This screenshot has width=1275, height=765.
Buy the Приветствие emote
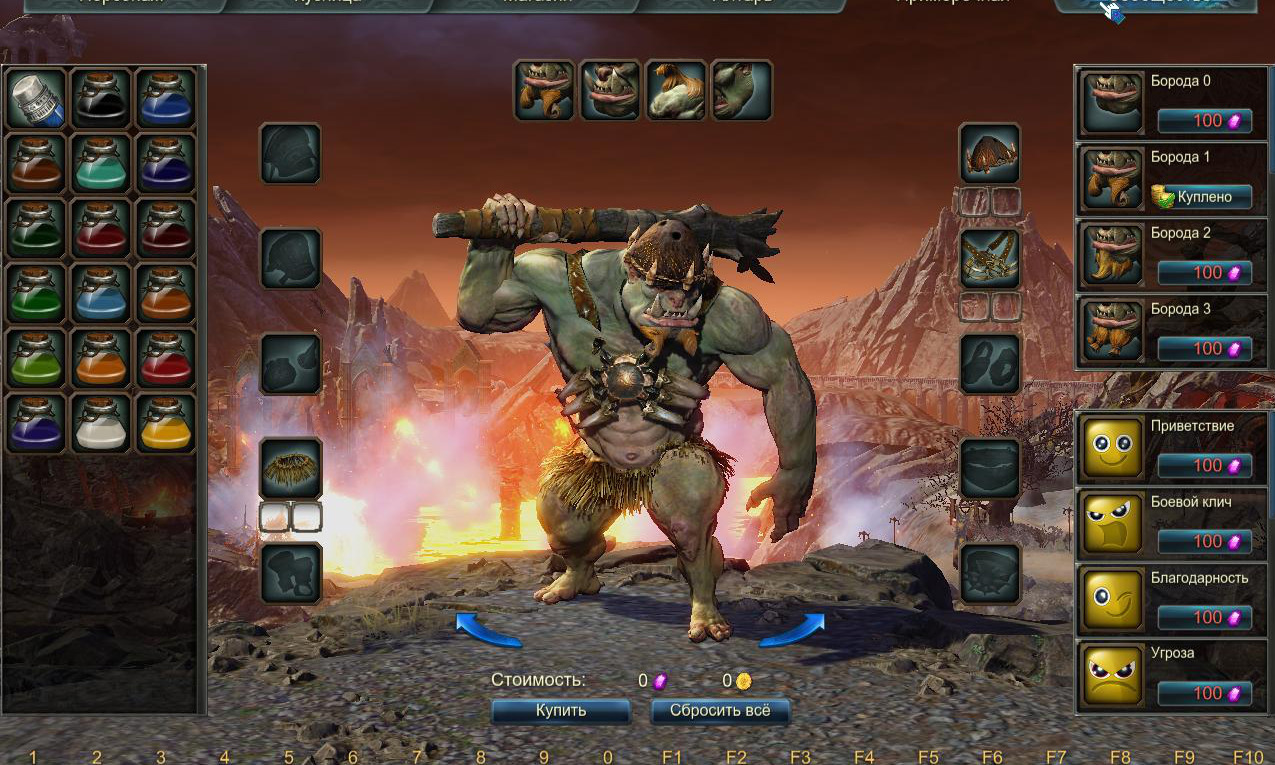pos(1205,465)
